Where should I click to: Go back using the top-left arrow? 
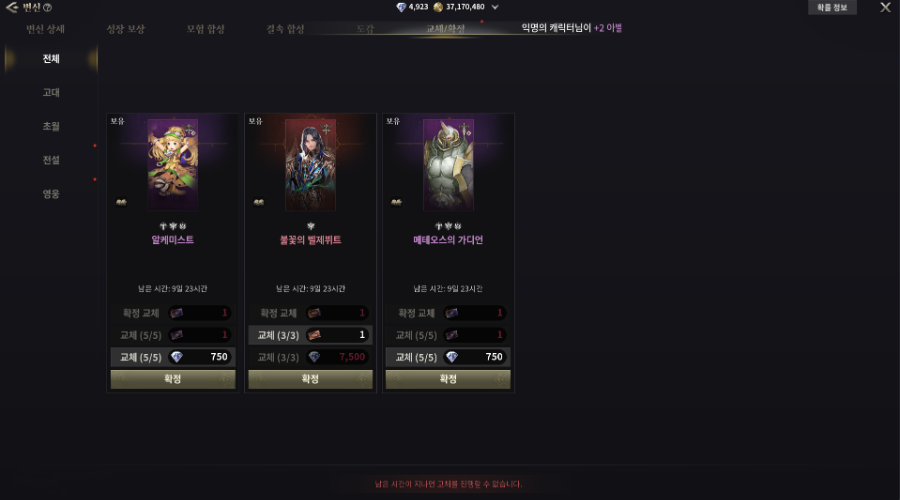point(12,8)
